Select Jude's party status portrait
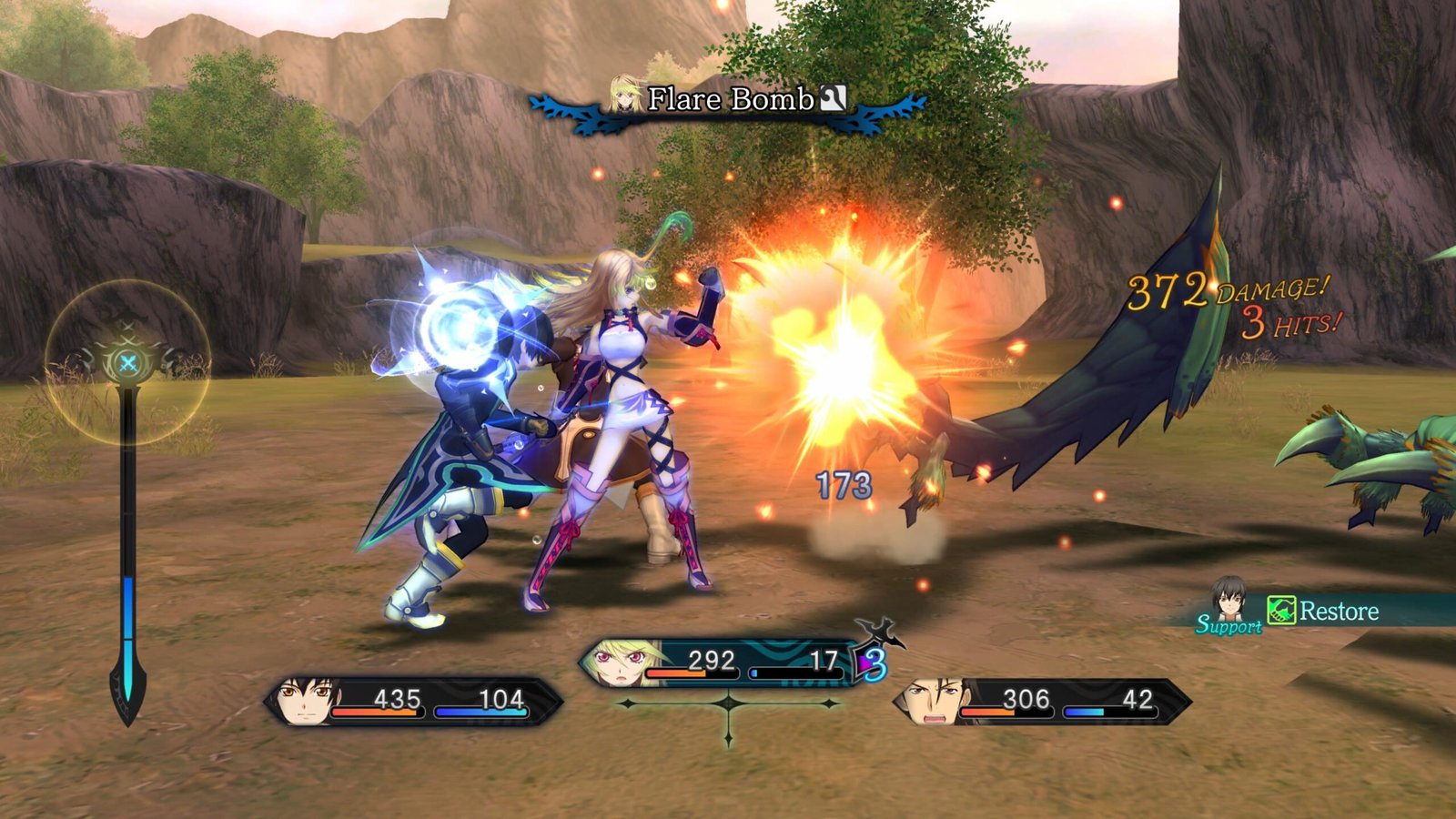 point(303,702)
